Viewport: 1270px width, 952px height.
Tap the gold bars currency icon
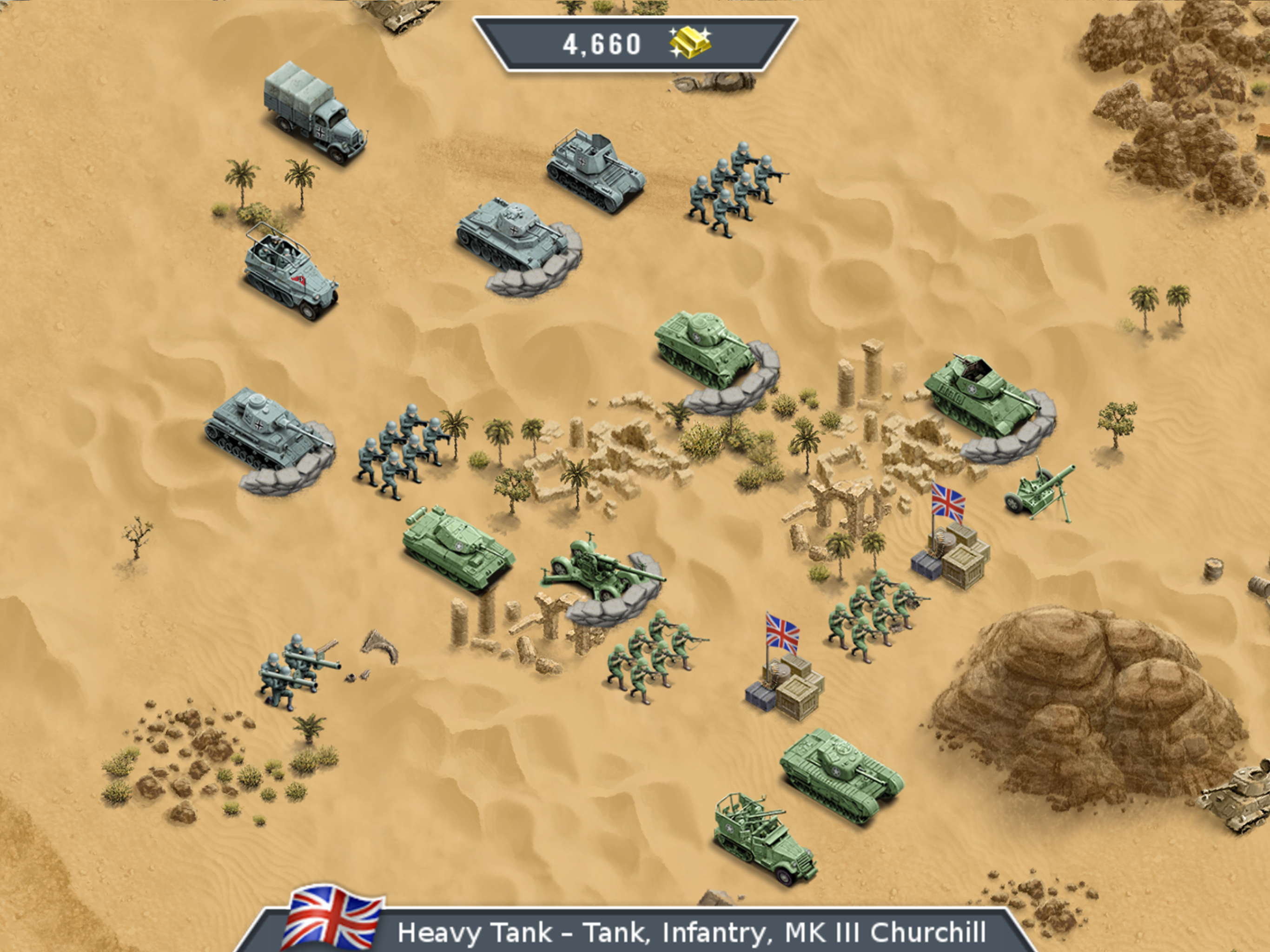pos(690,43)
